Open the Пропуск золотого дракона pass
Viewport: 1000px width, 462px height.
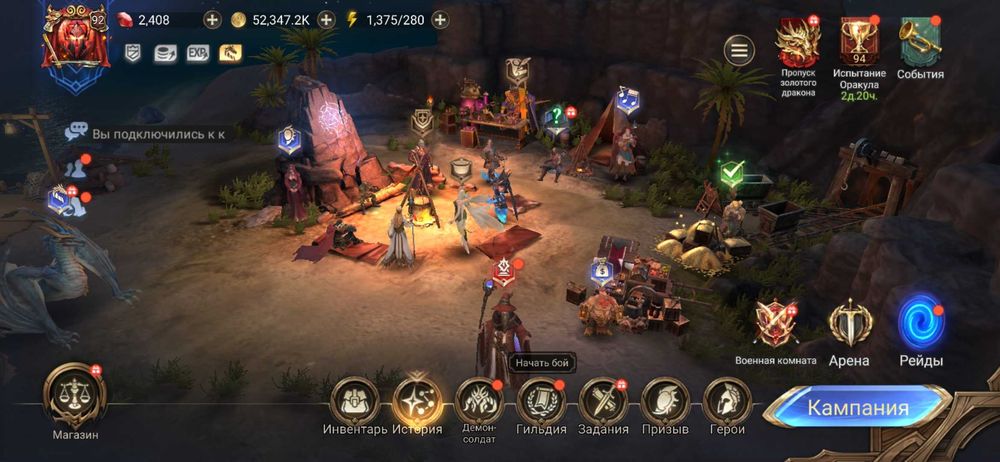797,44
